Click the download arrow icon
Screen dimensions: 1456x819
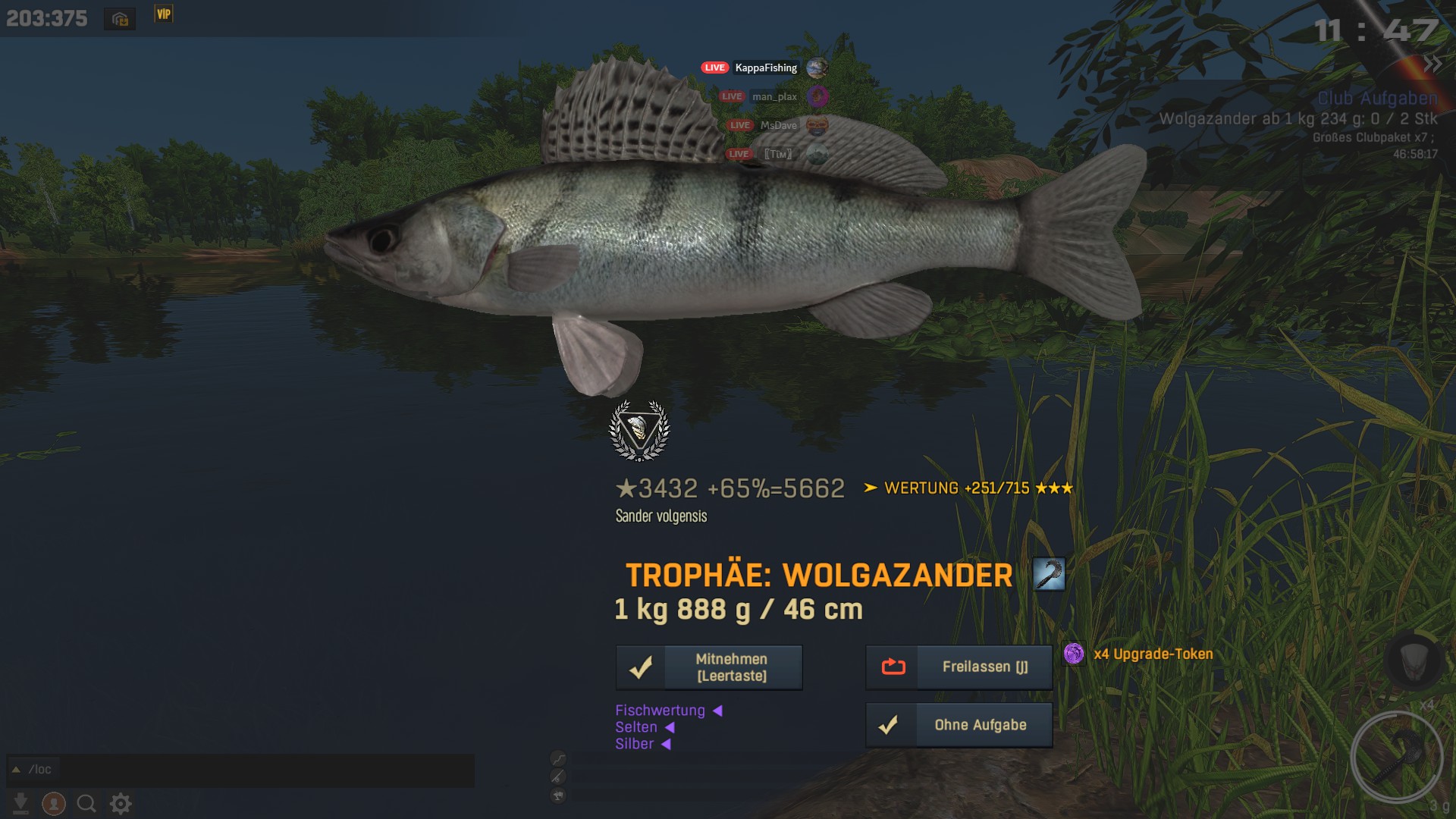[20, 803]
